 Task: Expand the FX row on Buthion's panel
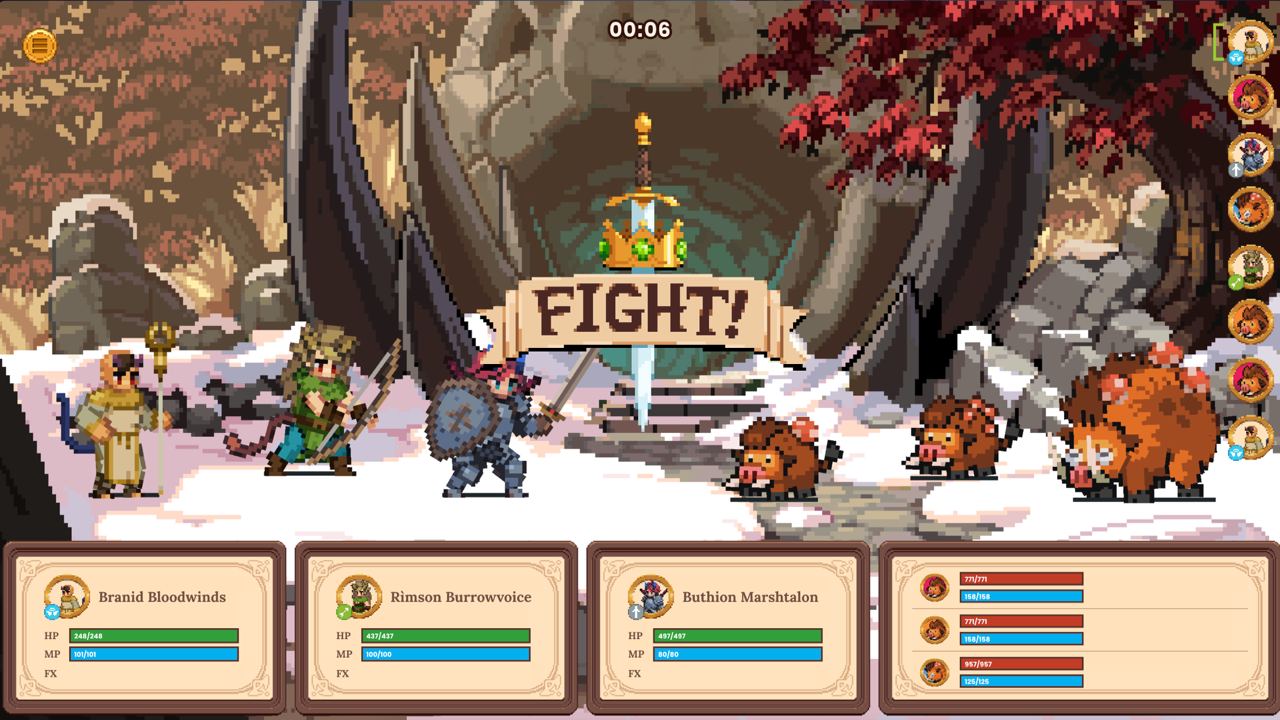point(635,673)
